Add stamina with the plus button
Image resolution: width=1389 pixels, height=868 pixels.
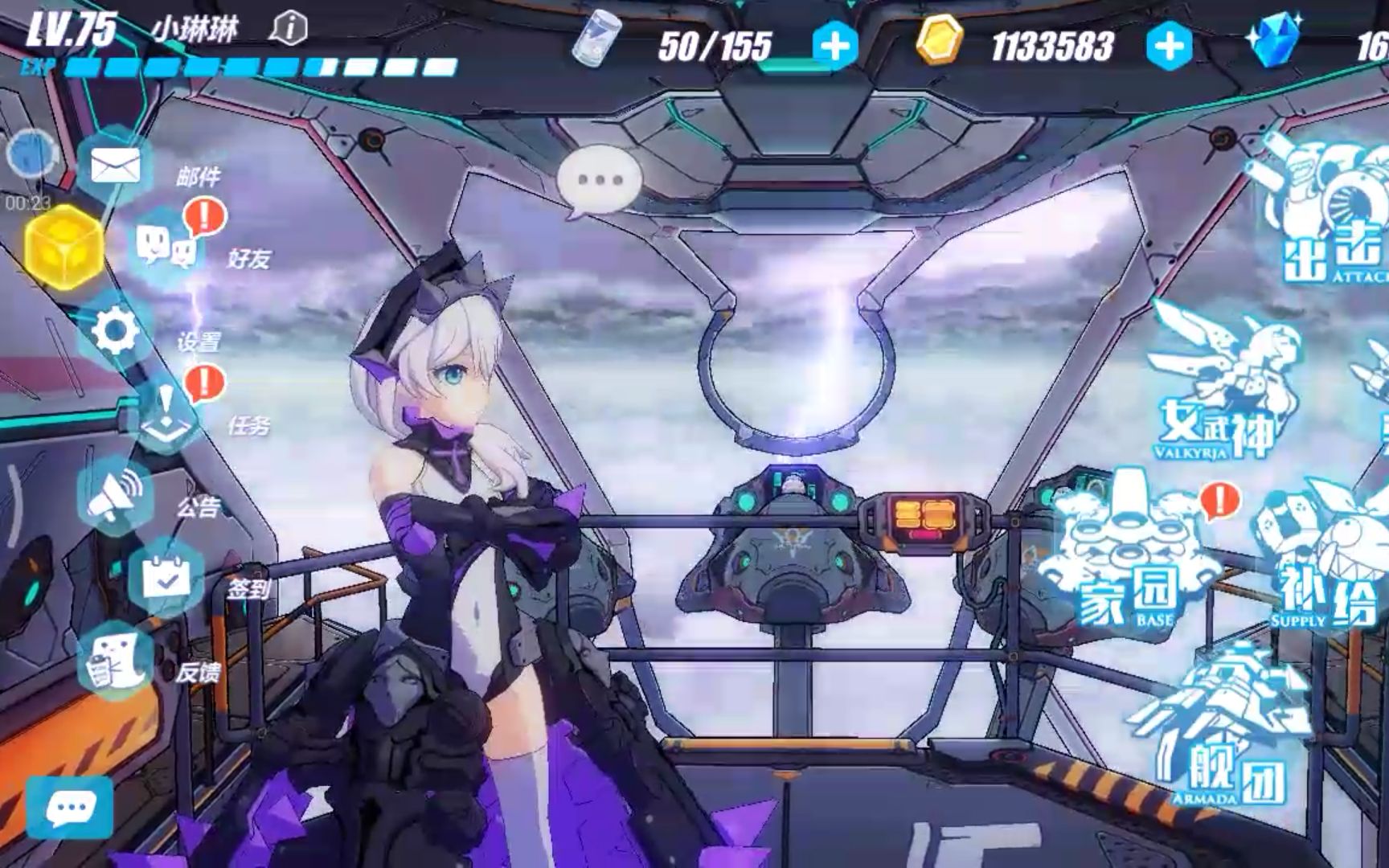[834, 46]
